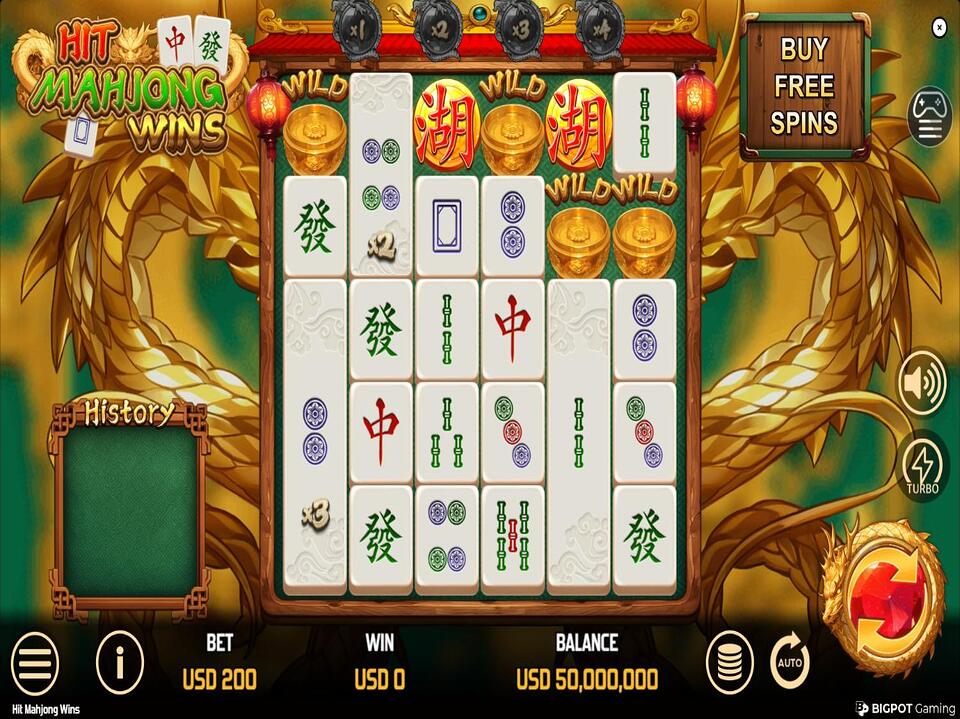960x719 pixels.
Task: Open the hamburger main menu
Action: tap(34, 661)
